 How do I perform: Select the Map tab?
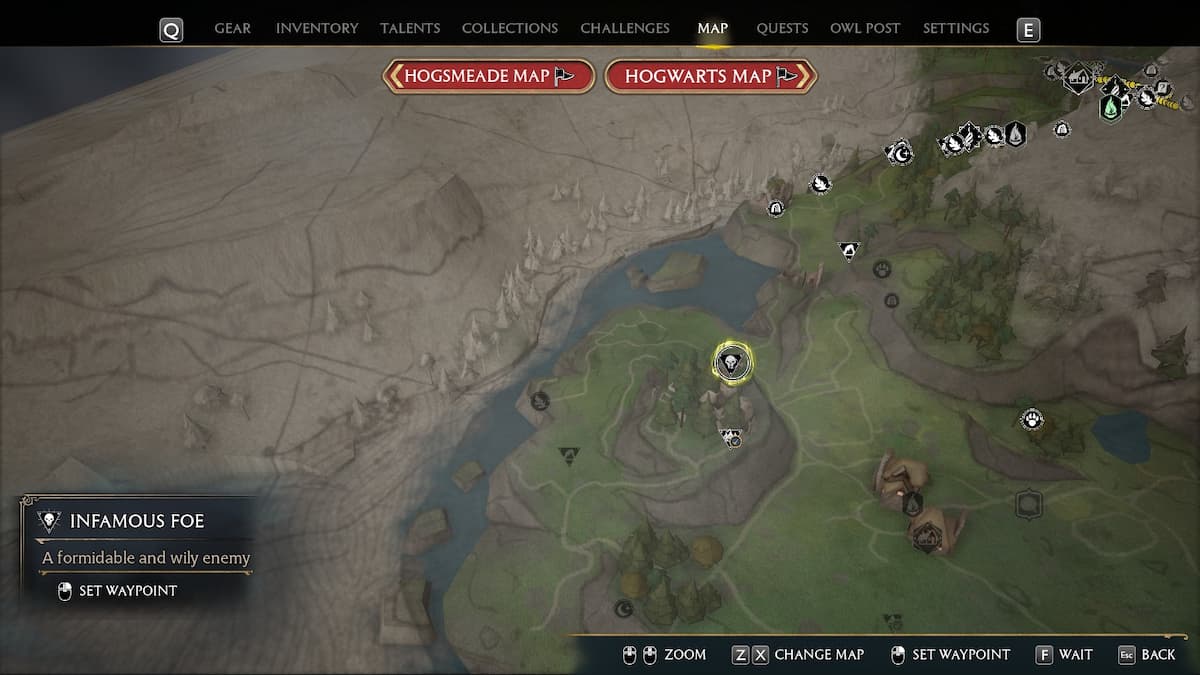(712, 28)
